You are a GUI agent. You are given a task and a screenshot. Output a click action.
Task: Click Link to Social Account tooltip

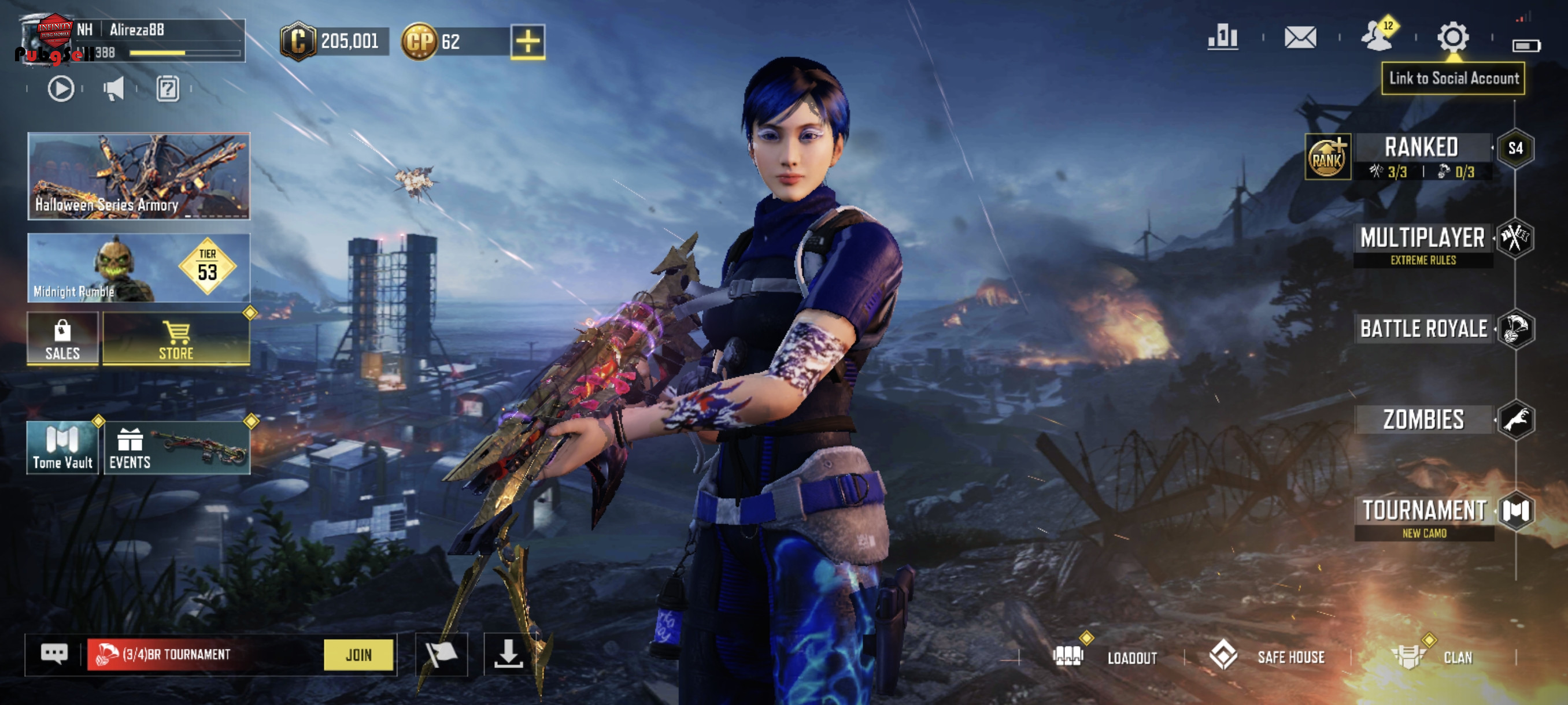click(x=1453, y=79)
